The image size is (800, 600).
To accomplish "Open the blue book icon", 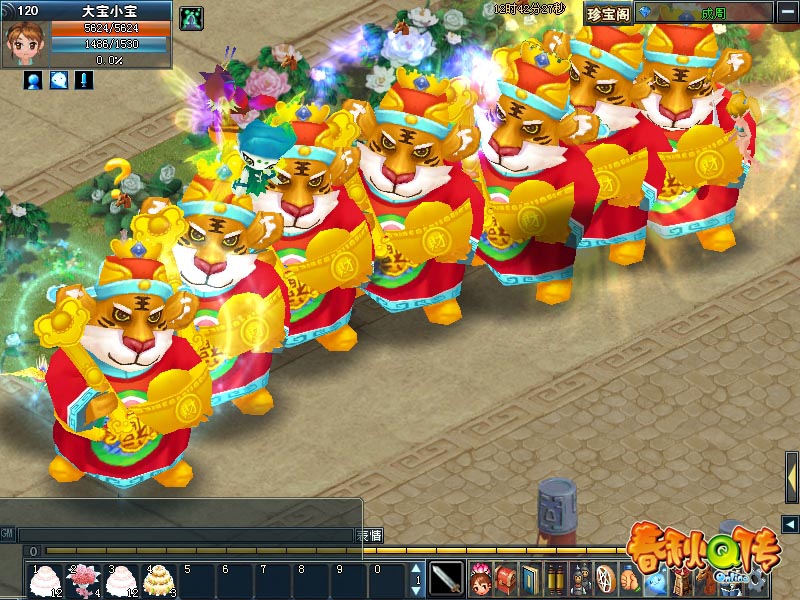I will click(x=531, y=578).
